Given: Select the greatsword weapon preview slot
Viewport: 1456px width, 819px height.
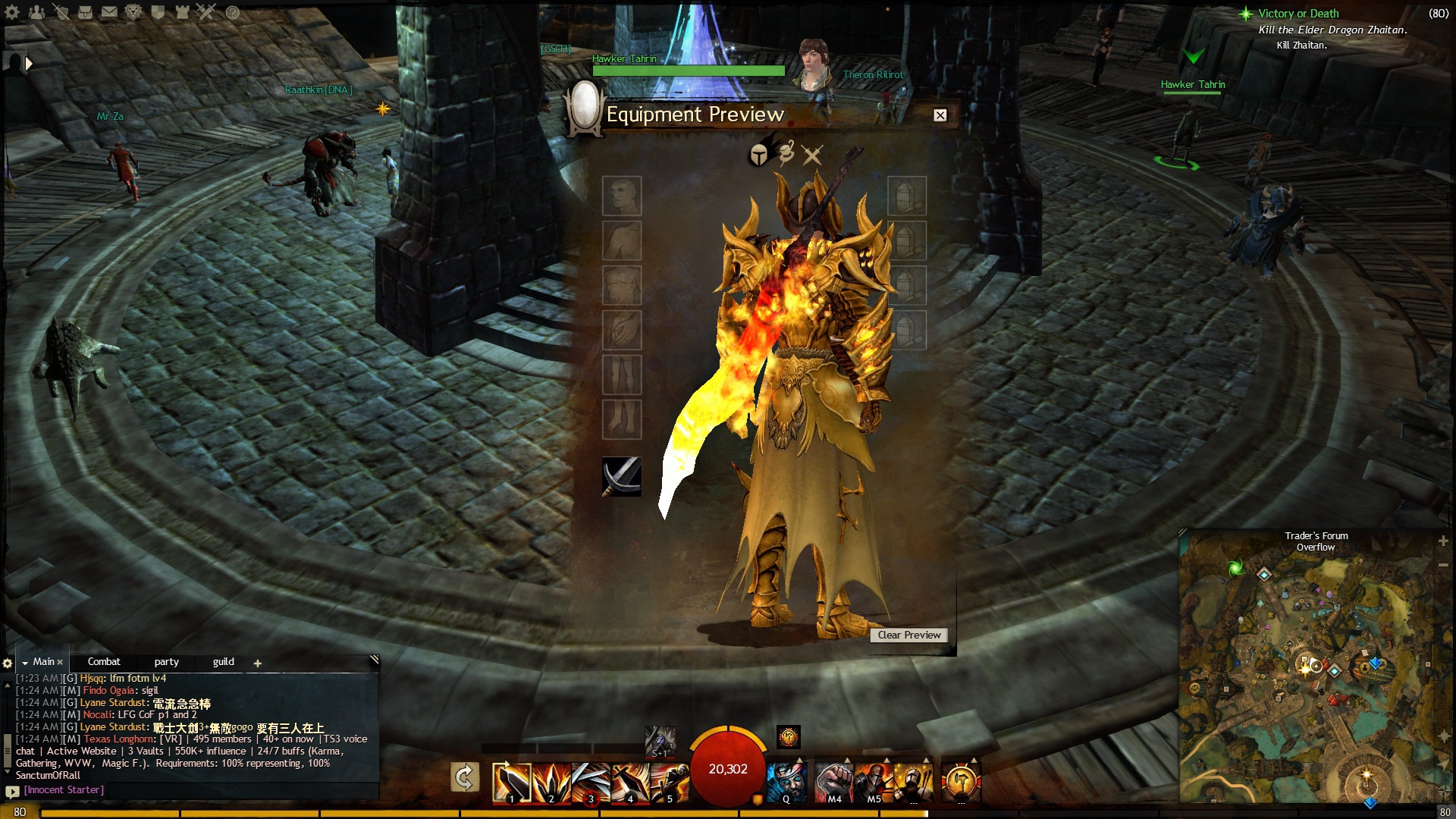Looking at the screenshot, I should pos(621,476).
